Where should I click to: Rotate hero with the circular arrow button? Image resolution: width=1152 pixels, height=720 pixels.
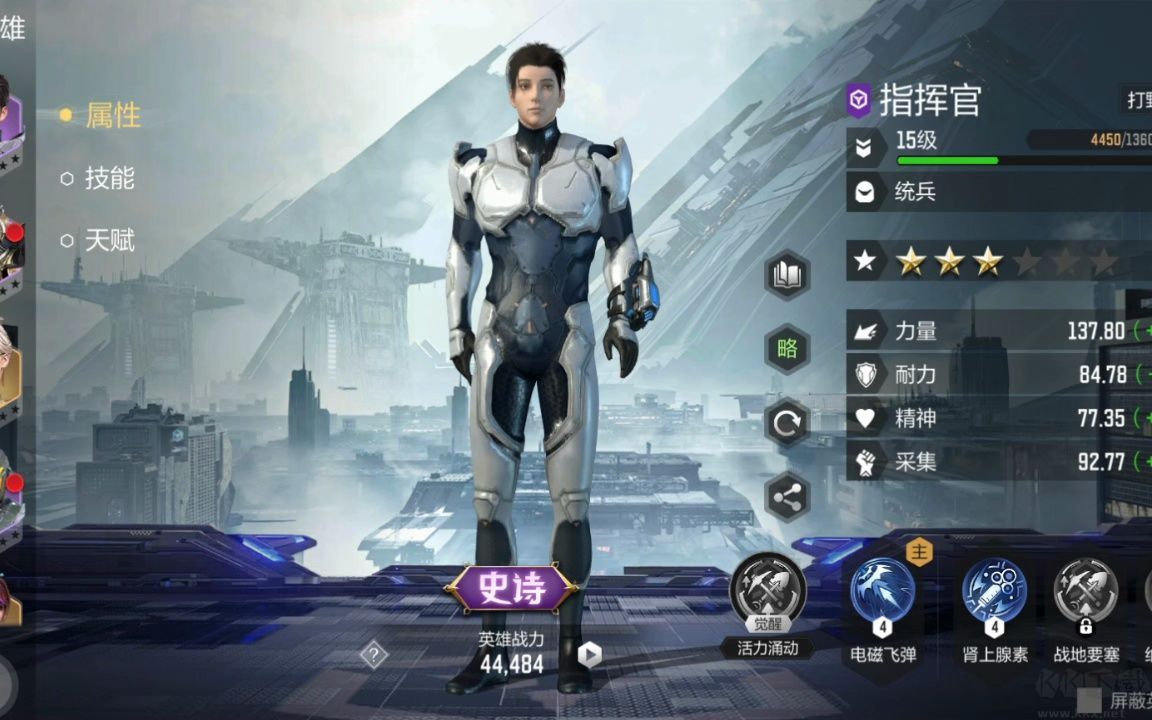(x=787, y=423)
